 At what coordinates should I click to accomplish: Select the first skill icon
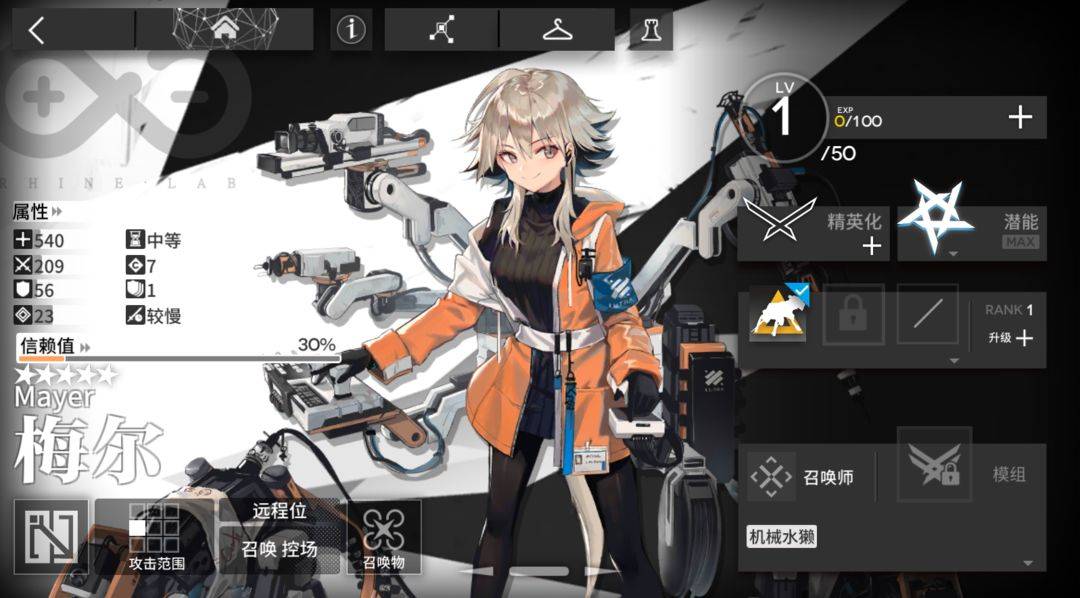[778, 314]
